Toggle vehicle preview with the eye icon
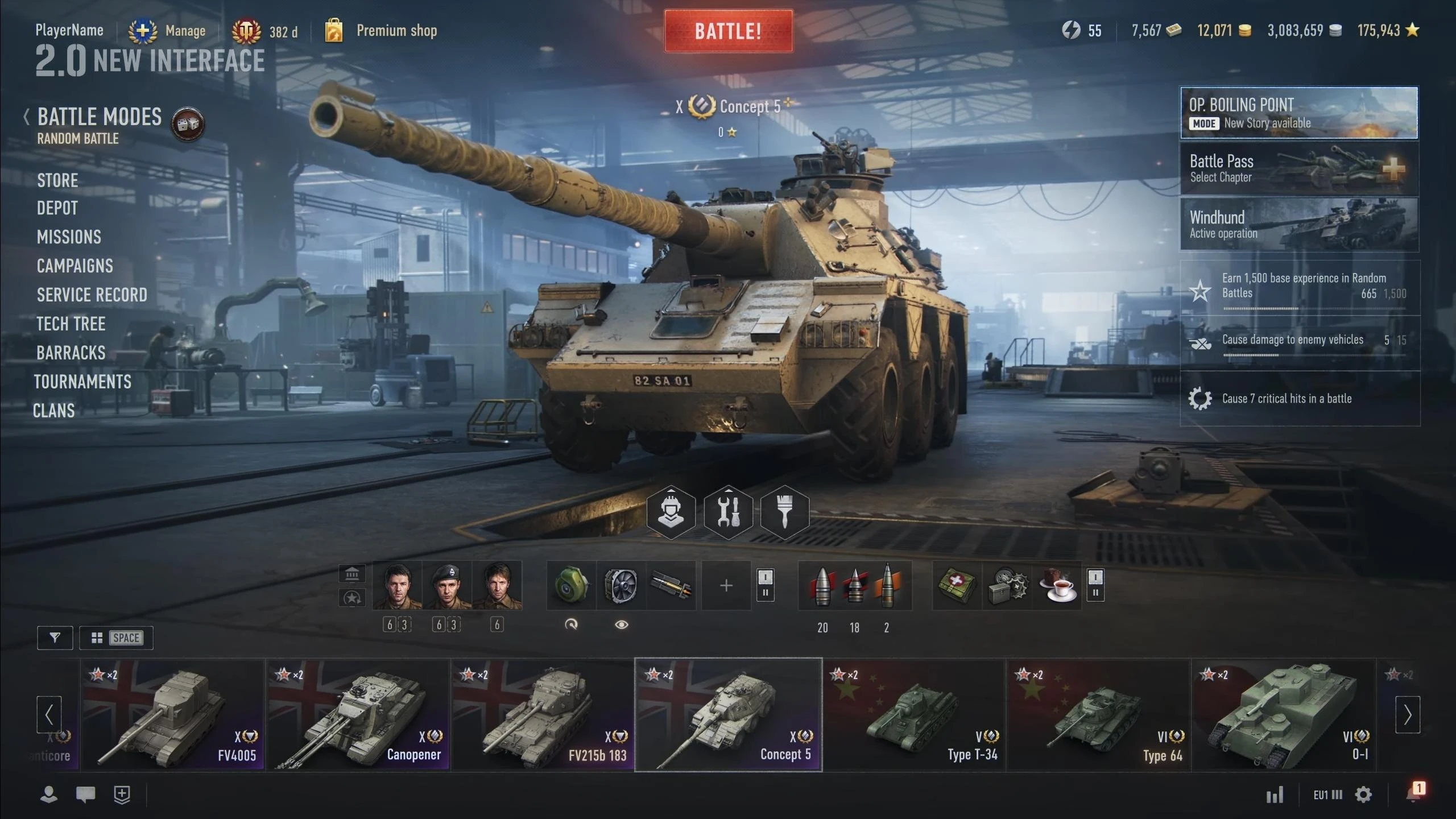The height and width of the screenshot is (819, 1456). tap(621, 623)
